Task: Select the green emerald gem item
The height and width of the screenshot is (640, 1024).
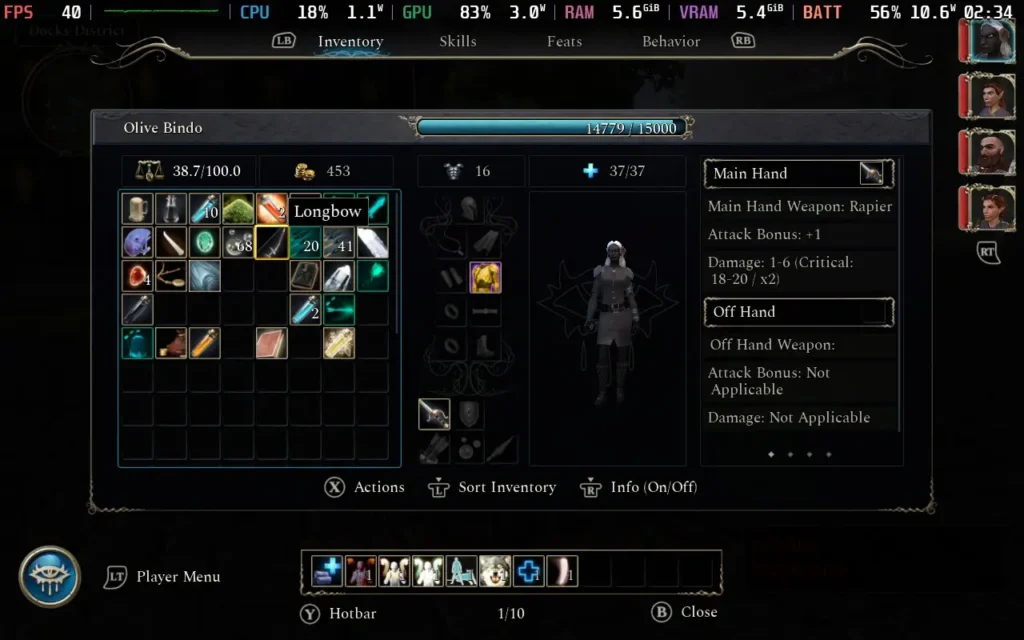Action: (204, 242)
